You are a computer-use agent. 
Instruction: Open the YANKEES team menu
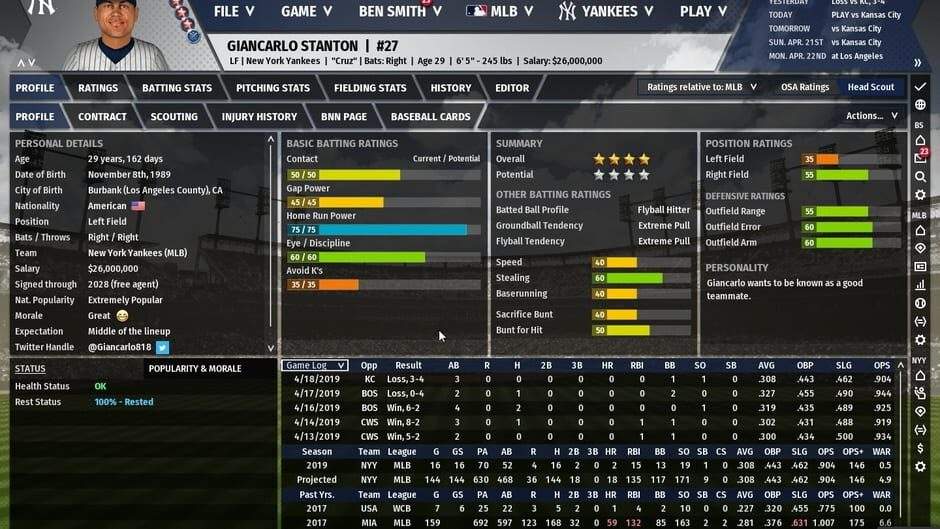[x=608, y=12]
